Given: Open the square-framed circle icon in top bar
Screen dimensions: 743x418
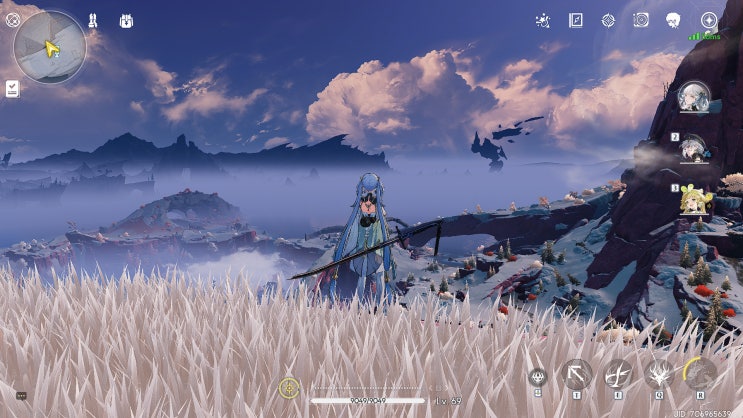Looking at the screenshot, I should (x=641, y=20).
